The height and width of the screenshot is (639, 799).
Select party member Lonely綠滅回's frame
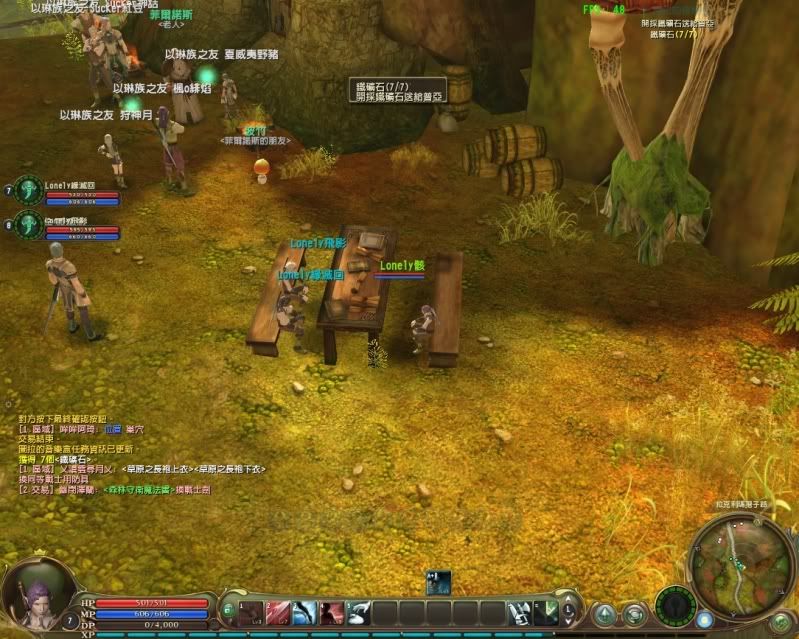(x=70, y=192)
